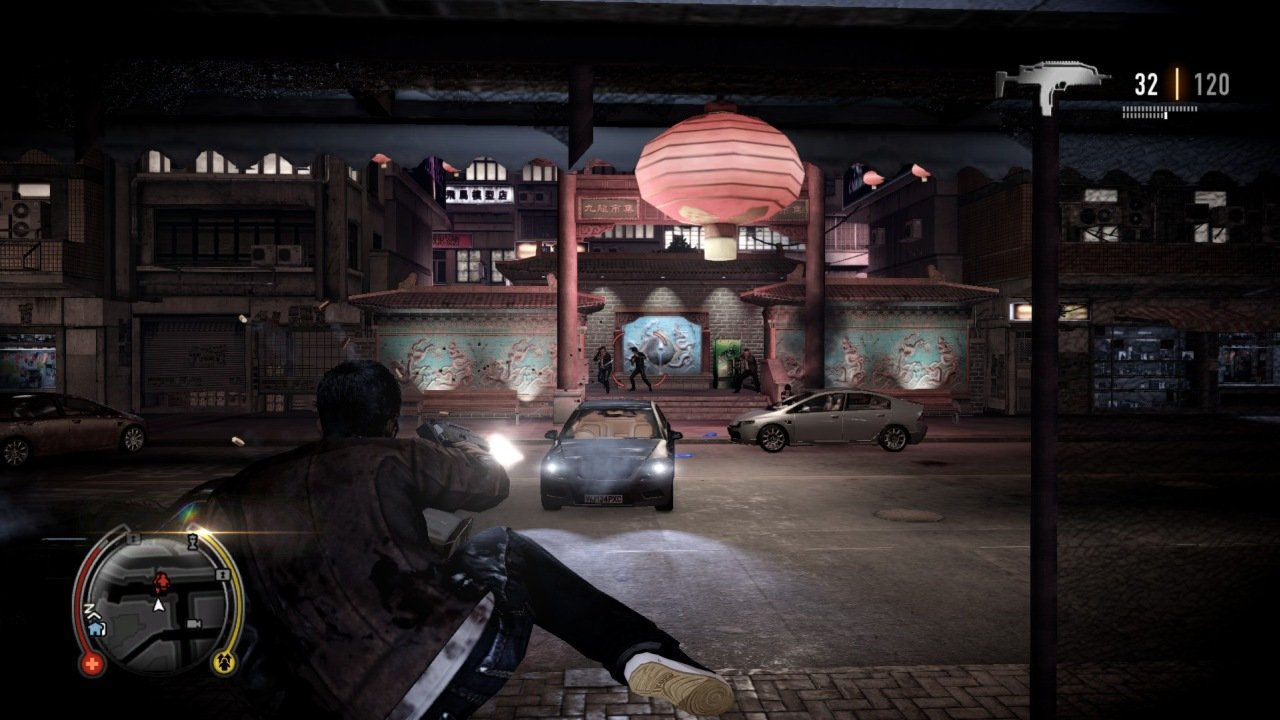Click the white player arrow on minimap
1280x720 pixels.
(x=157, y=605)
